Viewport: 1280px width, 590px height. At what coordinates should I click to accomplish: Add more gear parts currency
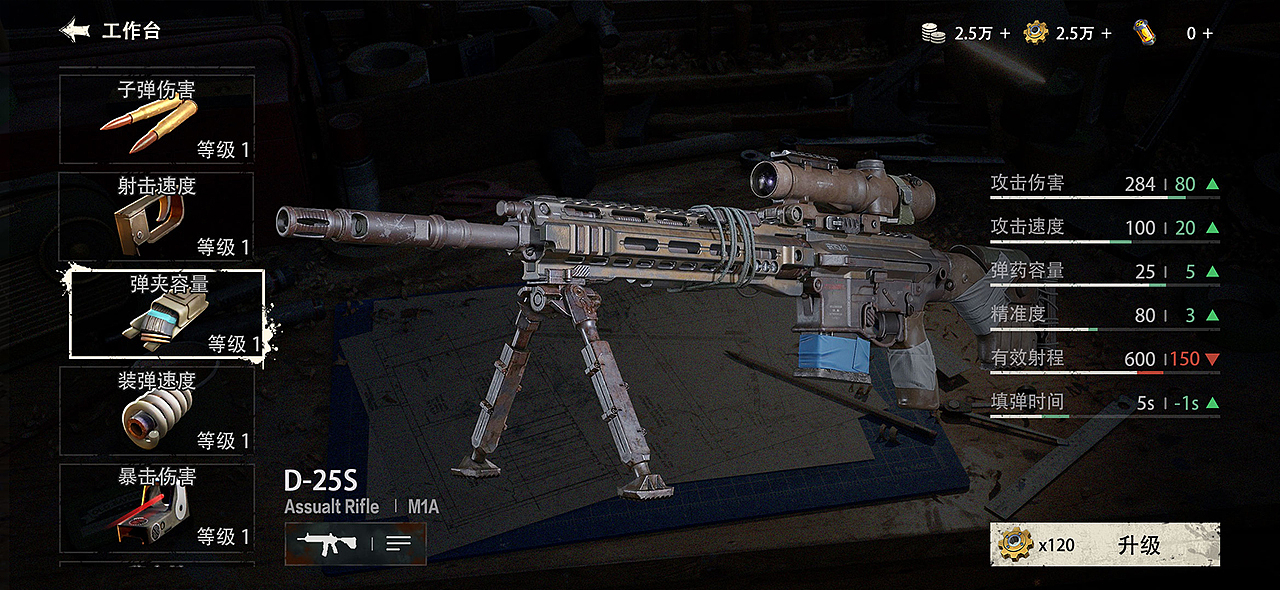click(x=1105, y=33)
